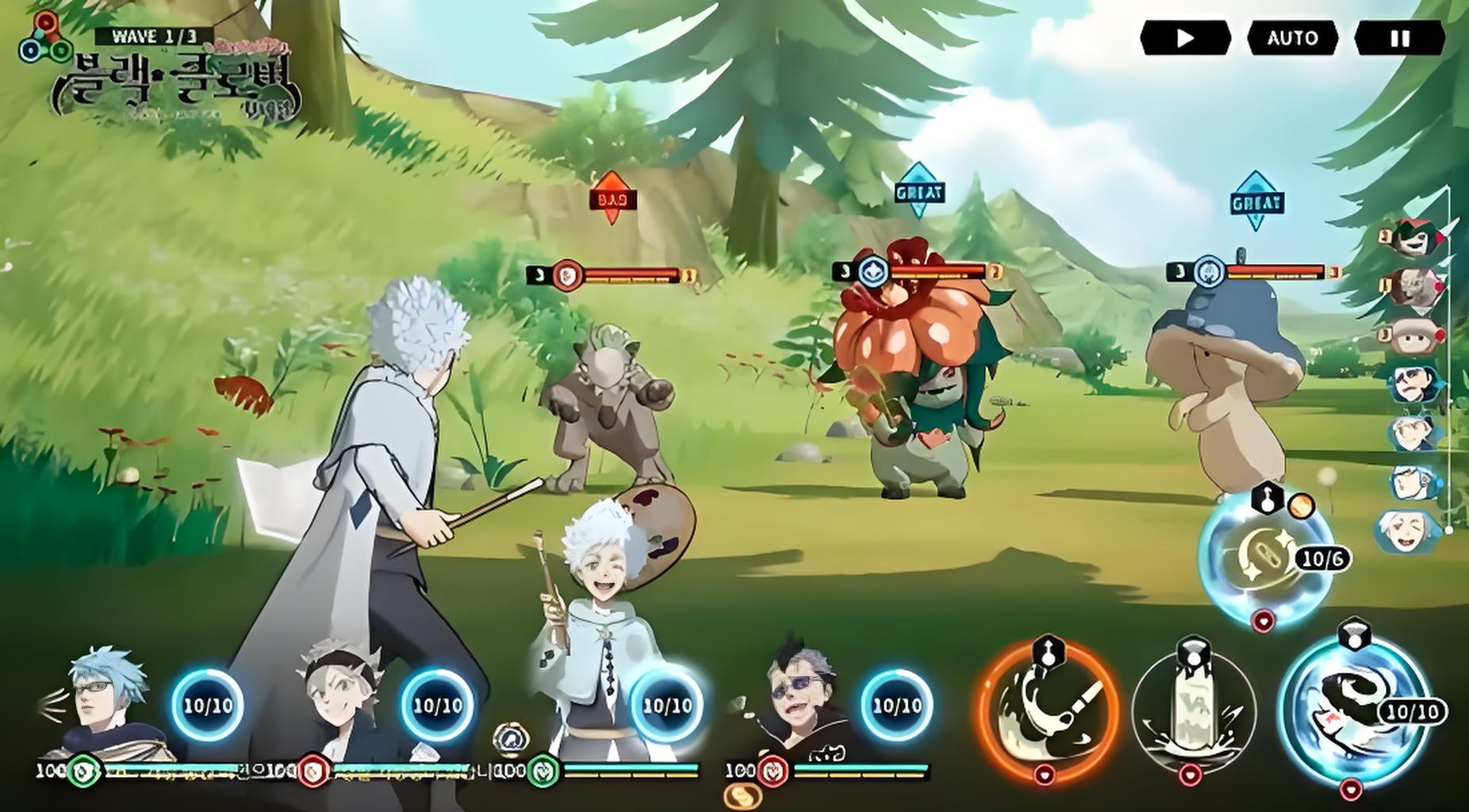Use the orange-ringed paintbrush skill
This screenshot has width=1469, height=812.
[x=1049, y=707]
